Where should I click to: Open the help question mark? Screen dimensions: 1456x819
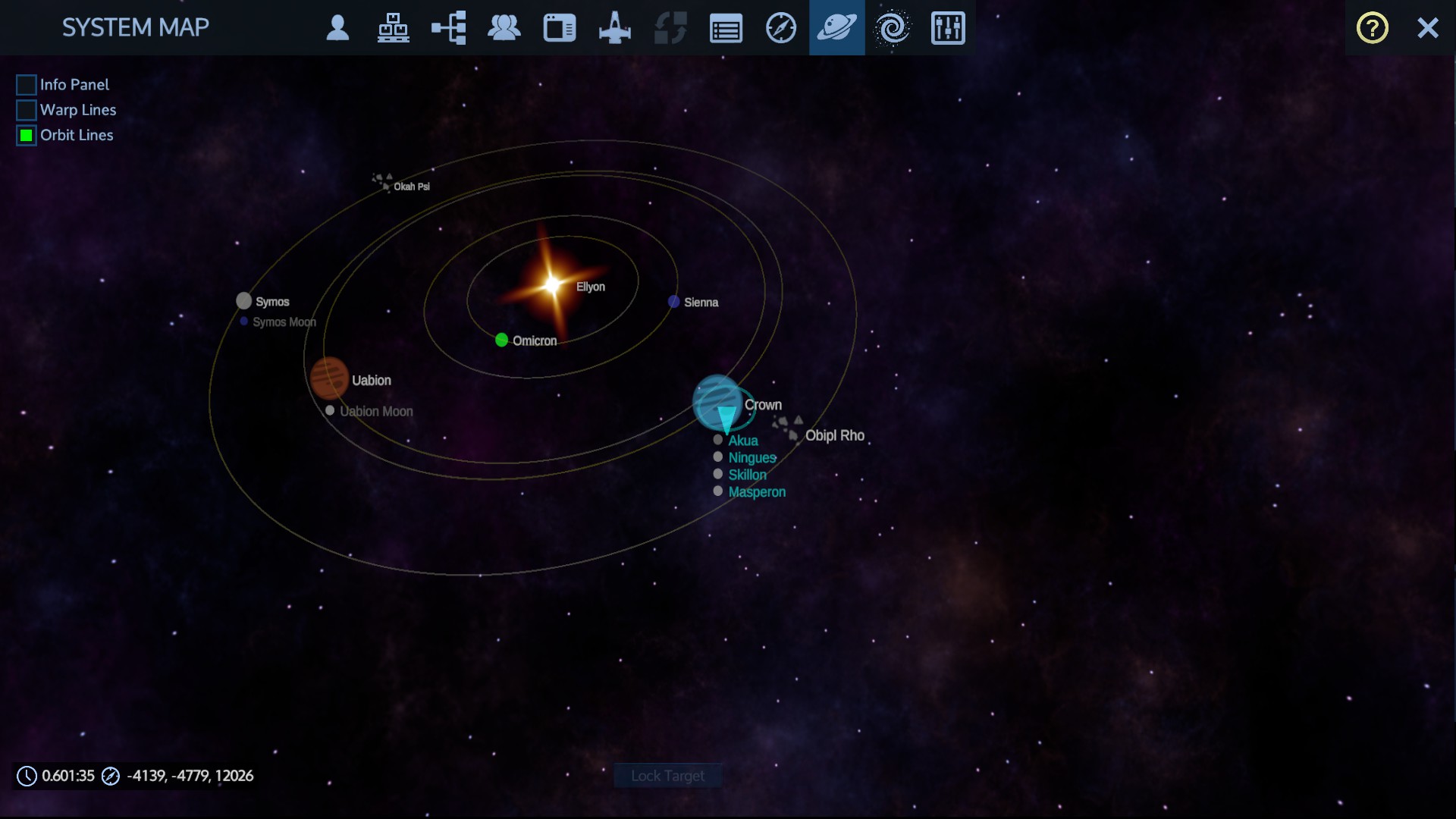(x=1372, y=28)
